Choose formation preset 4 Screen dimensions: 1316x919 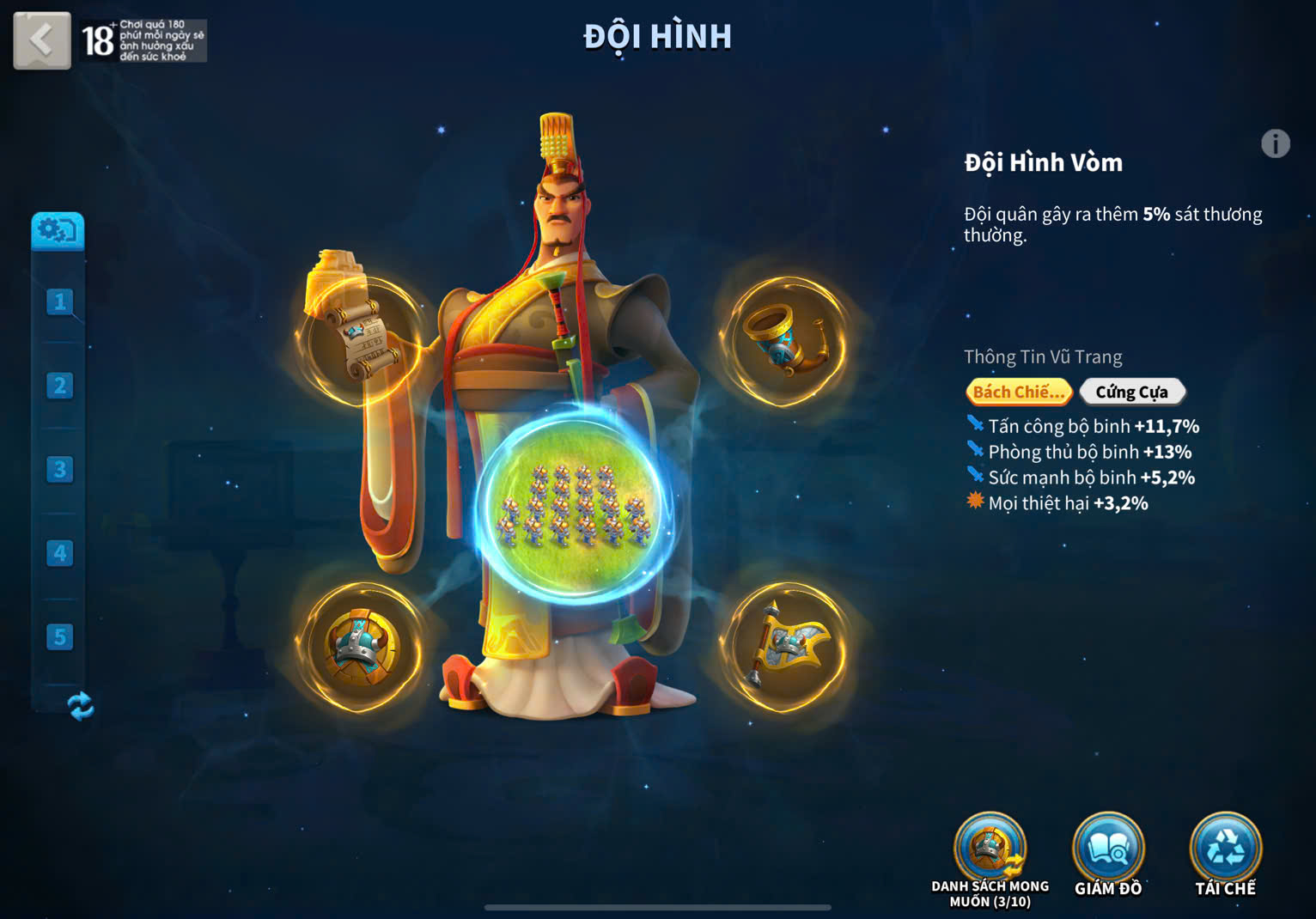pos(59,553)
